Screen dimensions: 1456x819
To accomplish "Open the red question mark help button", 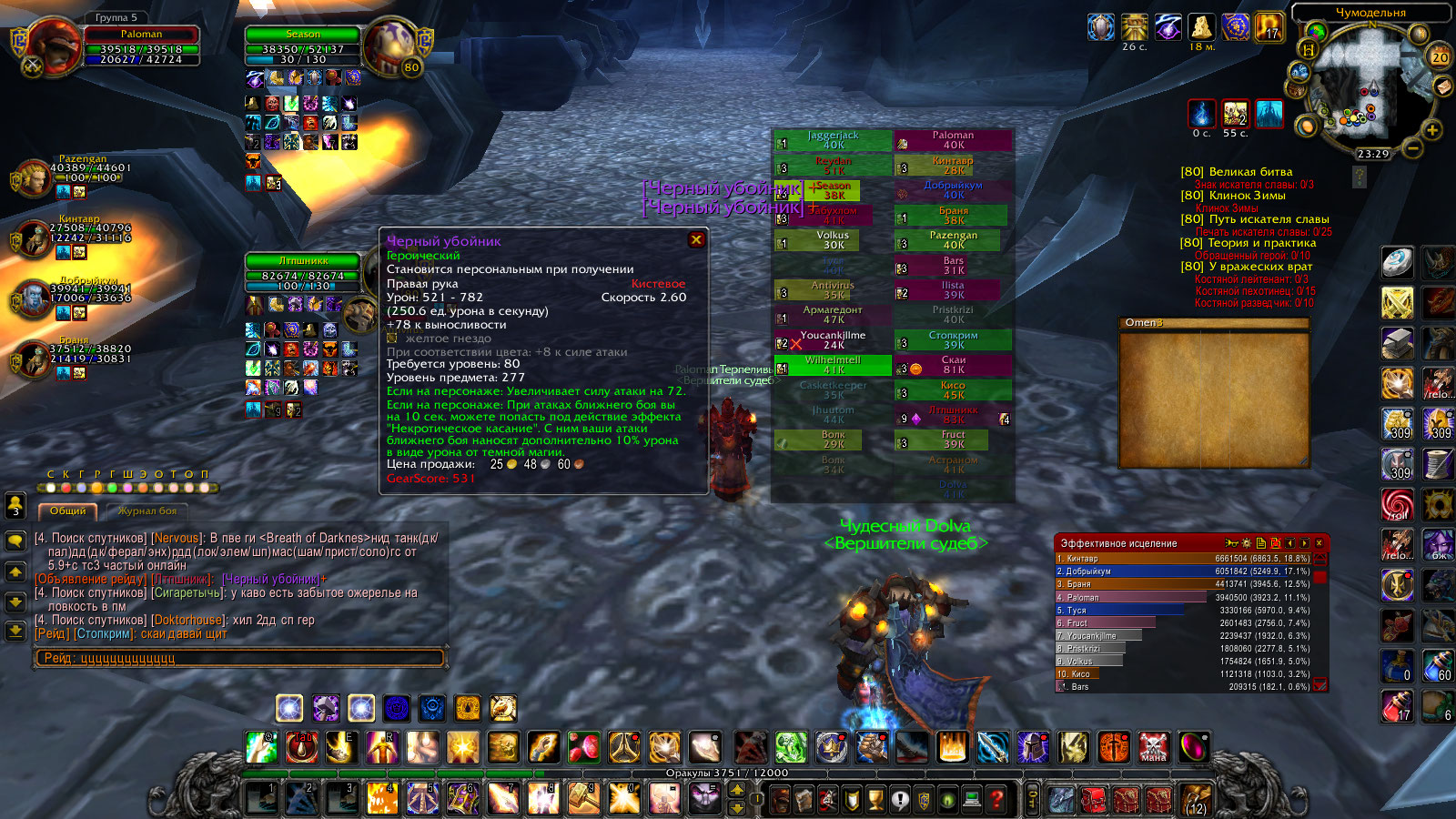I will [x=996, y=800].
